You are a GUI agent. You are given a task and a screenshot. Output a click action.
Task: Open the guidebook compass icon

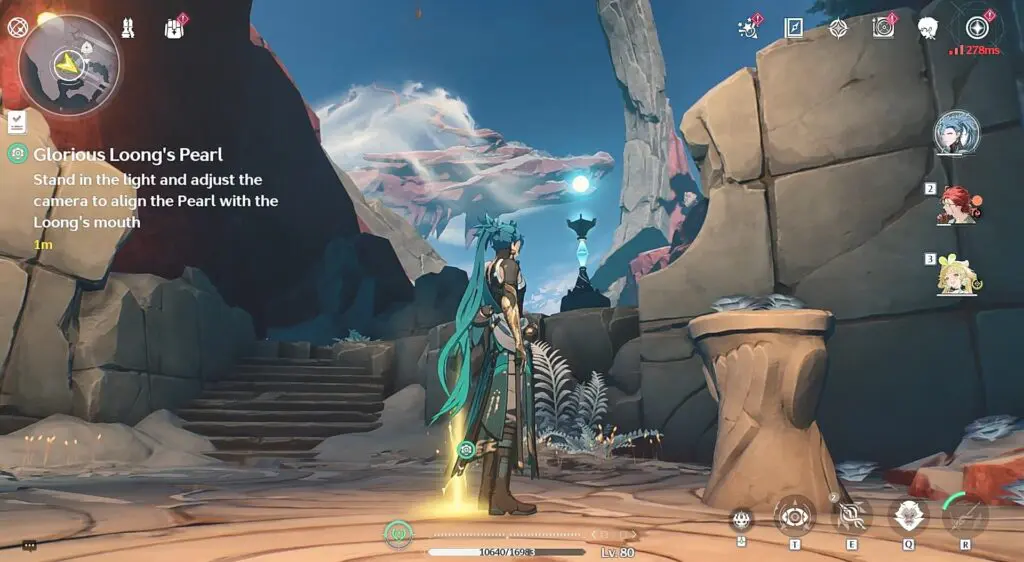pyautogui.click(x=794, y=28)
